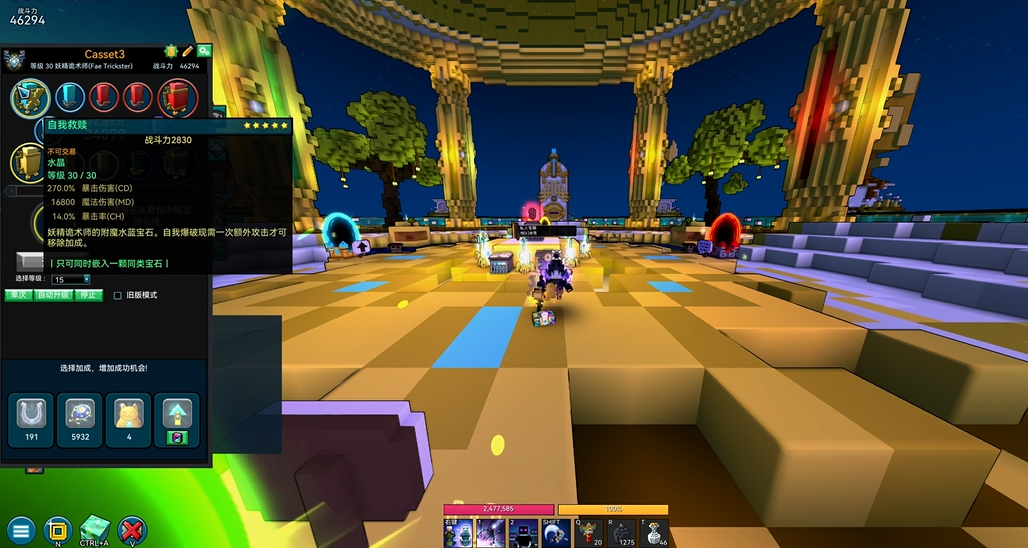This screenshot has height=548, width=1028.
Task: Click the 停止 stop button
Action: [x=89, y=295]
